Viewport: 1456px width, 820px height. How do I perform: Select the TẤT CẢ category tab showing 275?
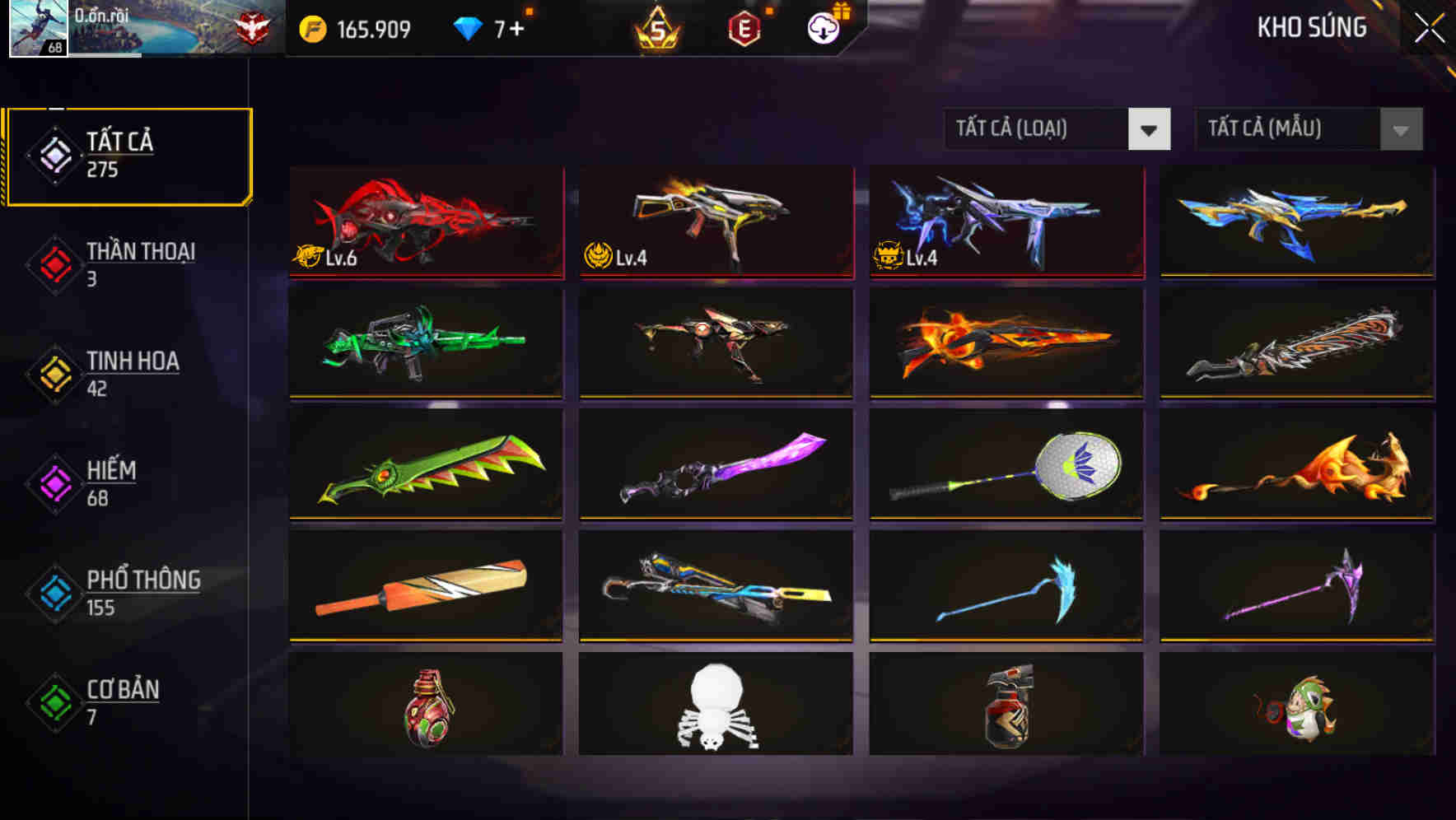pos(128,155)
